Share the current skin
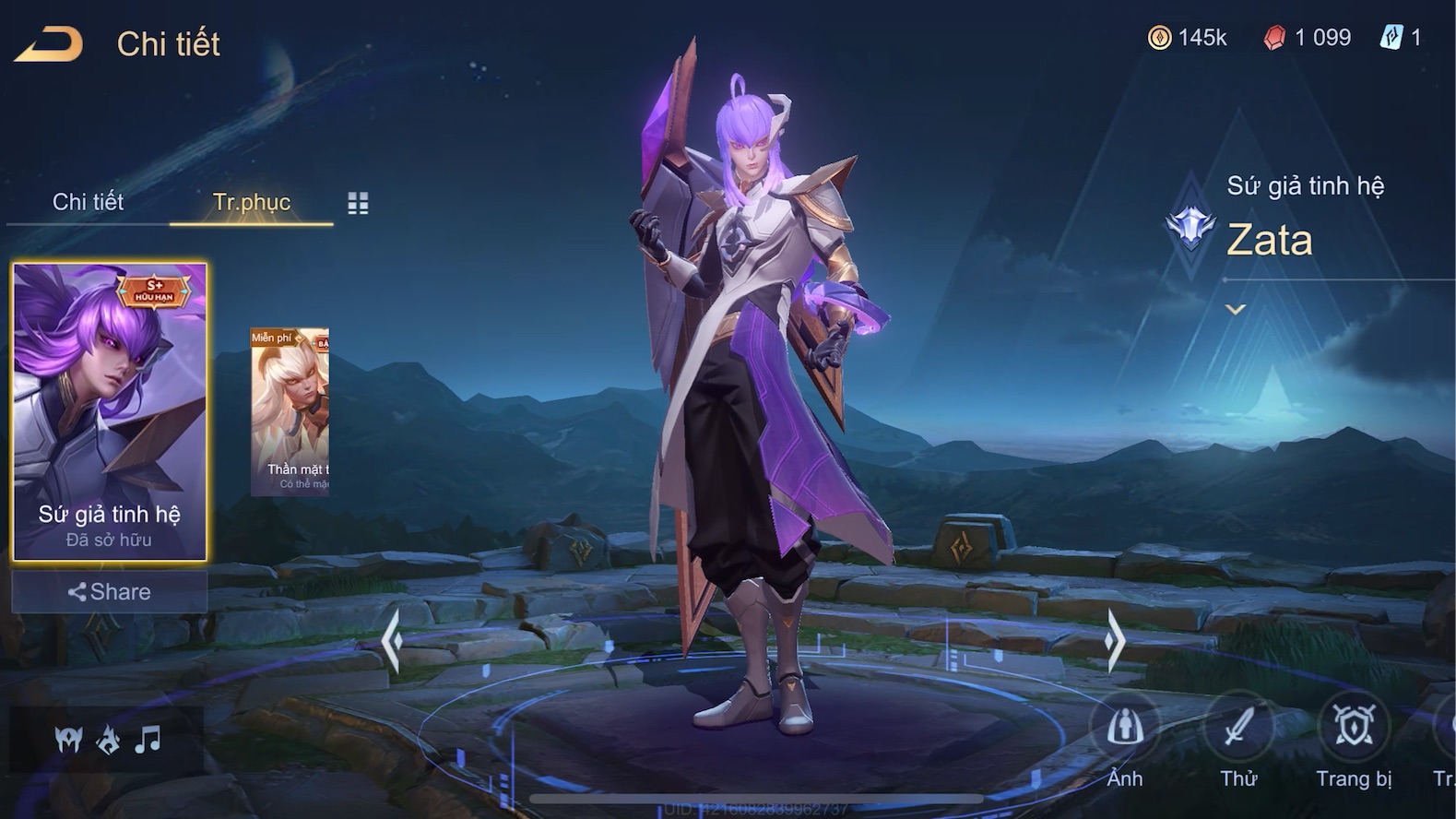 (110, 592)
